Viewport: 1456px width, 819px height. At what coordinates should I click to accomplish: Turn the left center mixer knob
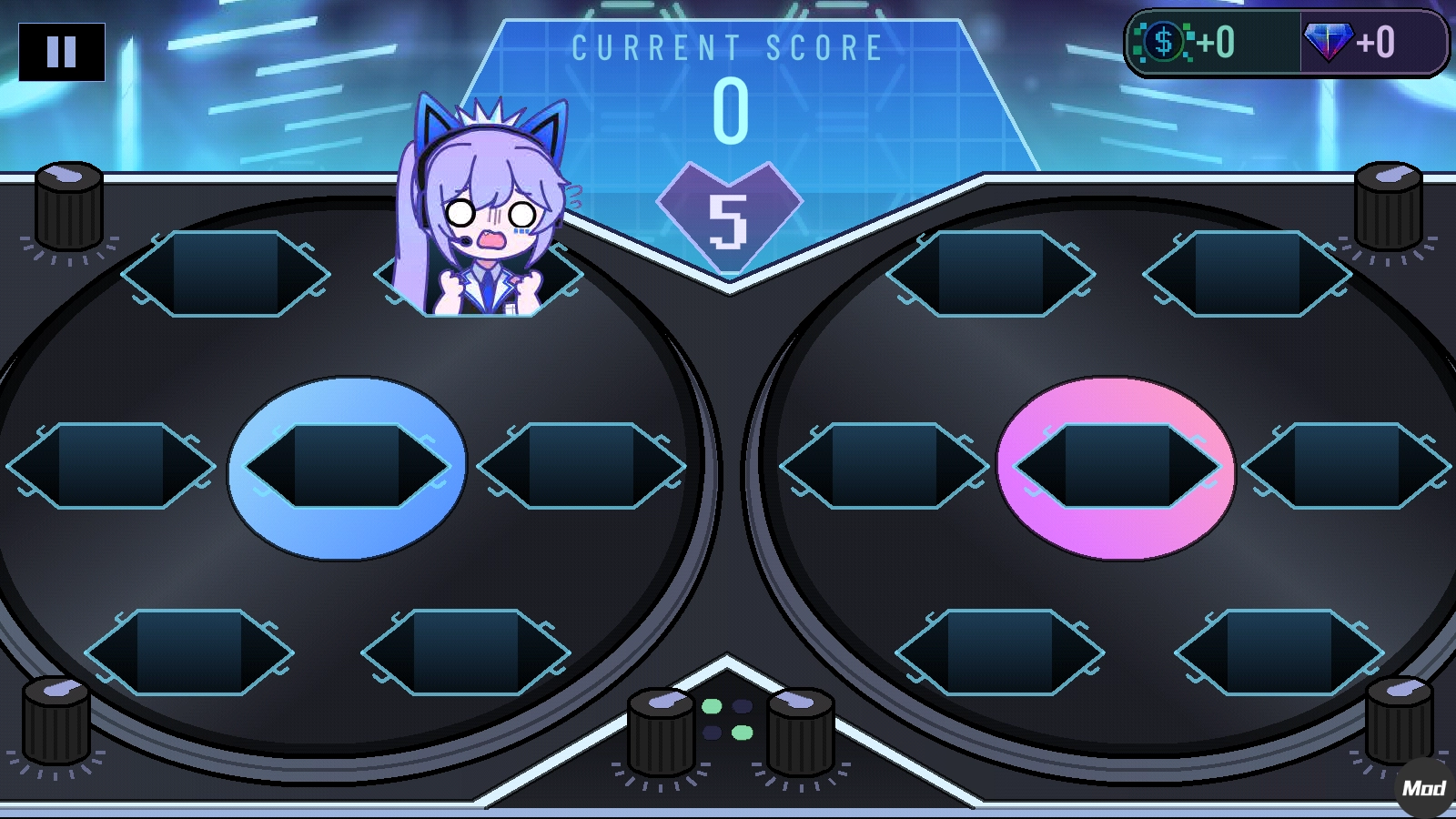point(661,728)
